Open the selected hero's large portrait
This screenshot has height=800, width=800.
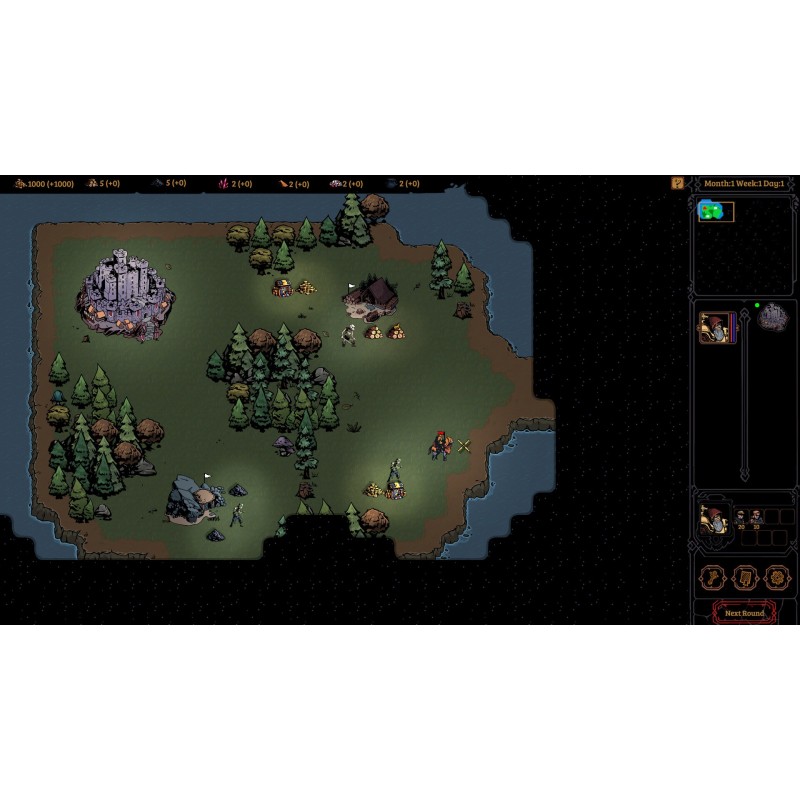pos(712,519)
